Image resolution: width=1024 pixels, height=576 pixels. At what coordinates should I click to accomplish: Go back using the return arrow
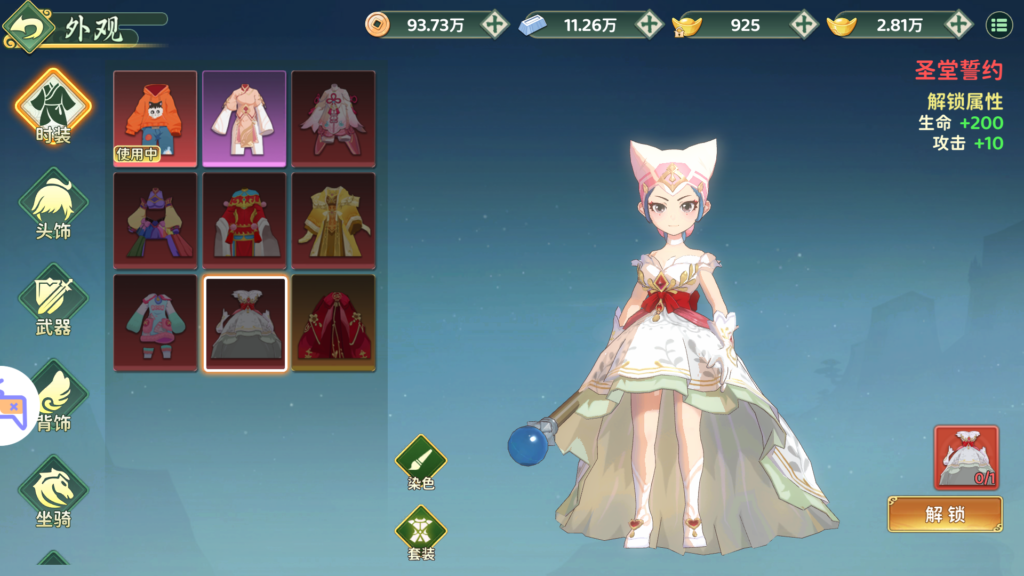click(x=28, y=27)
